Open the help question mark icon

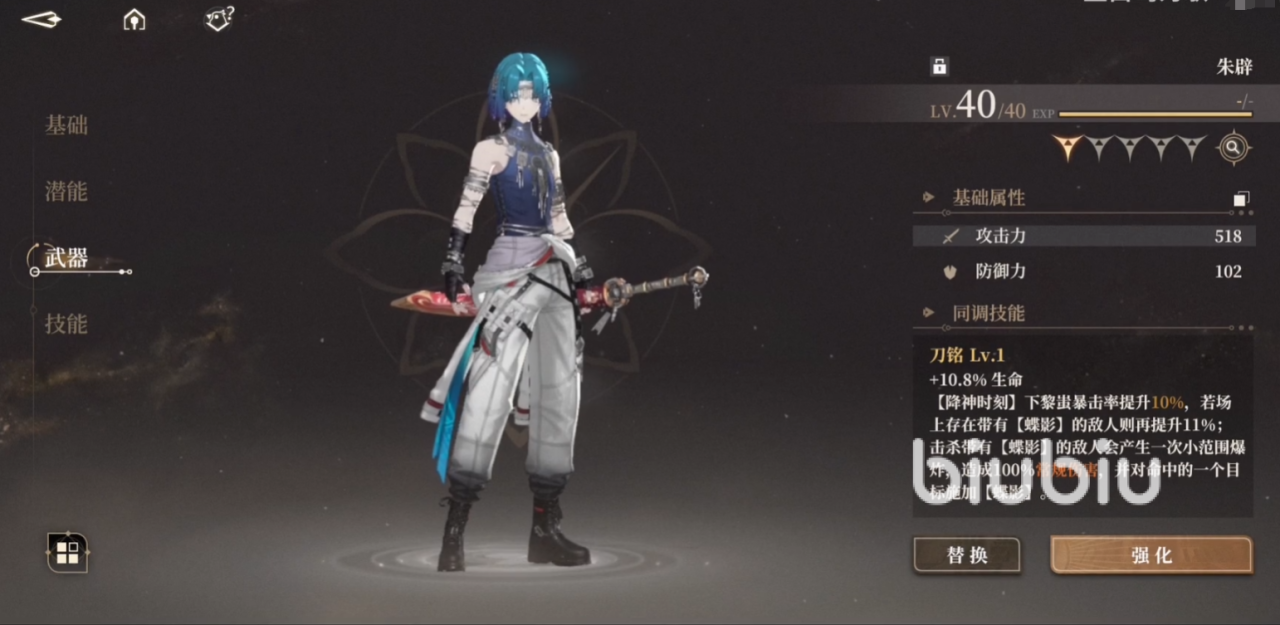(218, 19)
